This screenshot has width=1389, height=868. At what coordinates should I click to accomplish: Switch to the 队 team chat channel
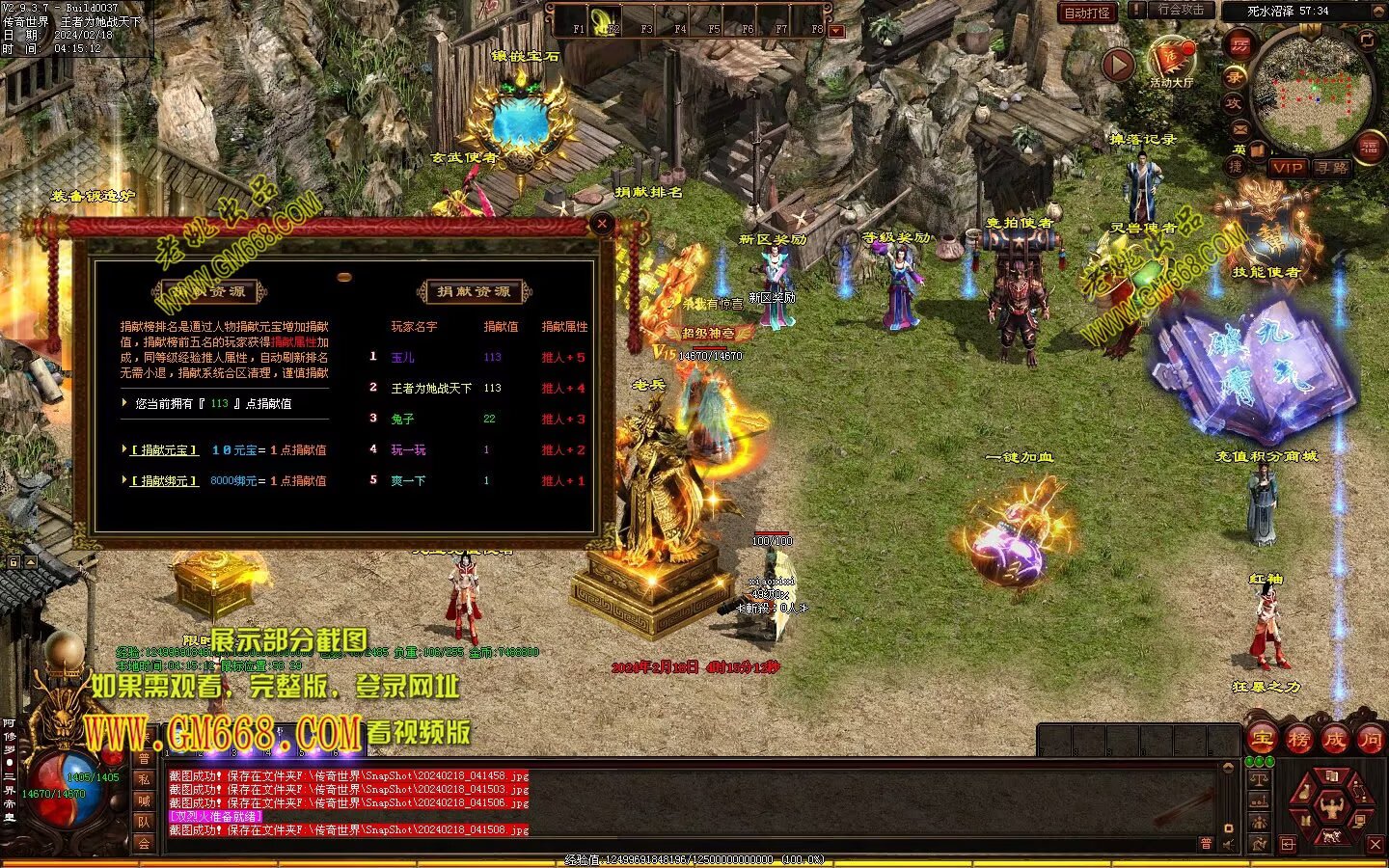[x=144, y=822]
